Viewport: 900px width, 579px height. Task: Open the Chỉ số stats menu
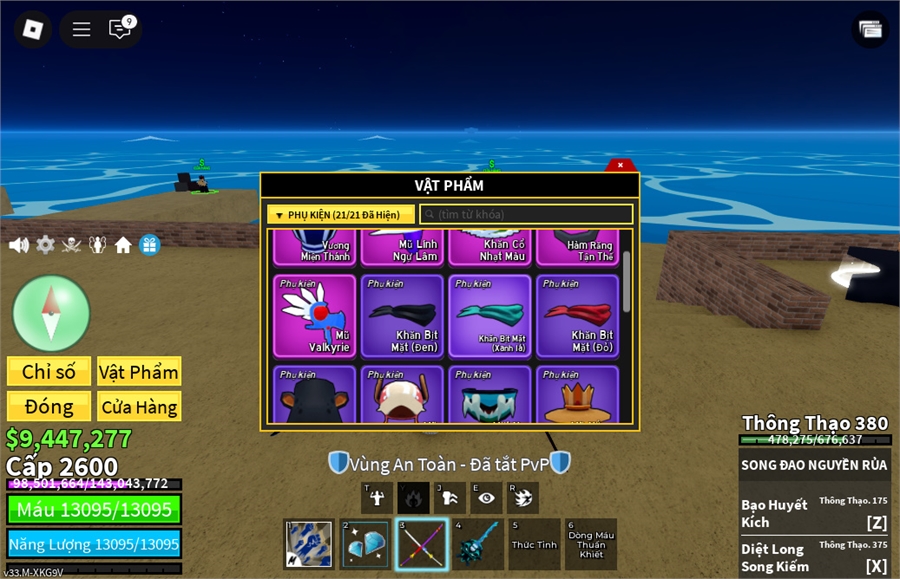pos(49,372)
